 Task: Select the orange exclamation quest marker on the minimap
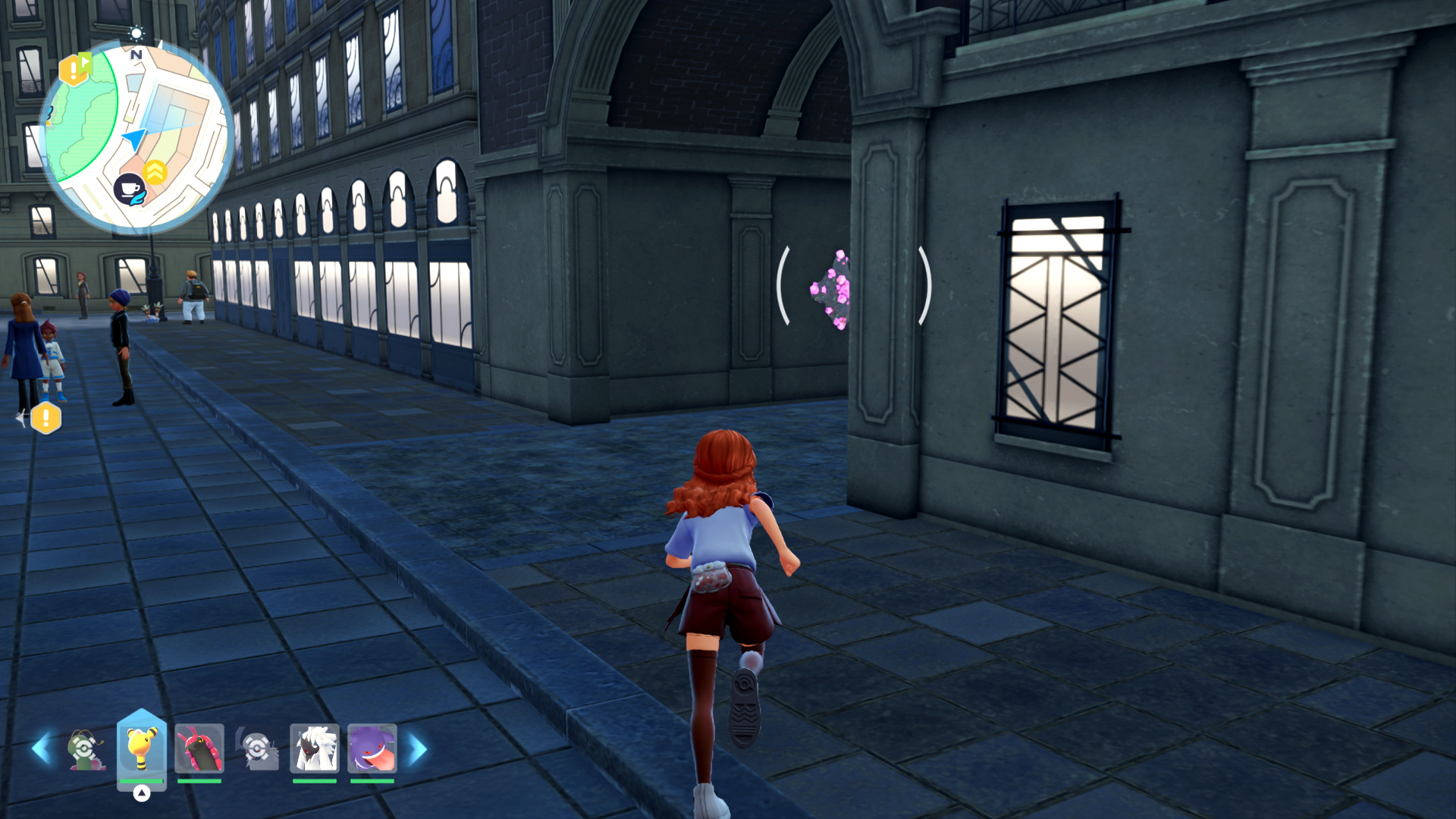74,71
